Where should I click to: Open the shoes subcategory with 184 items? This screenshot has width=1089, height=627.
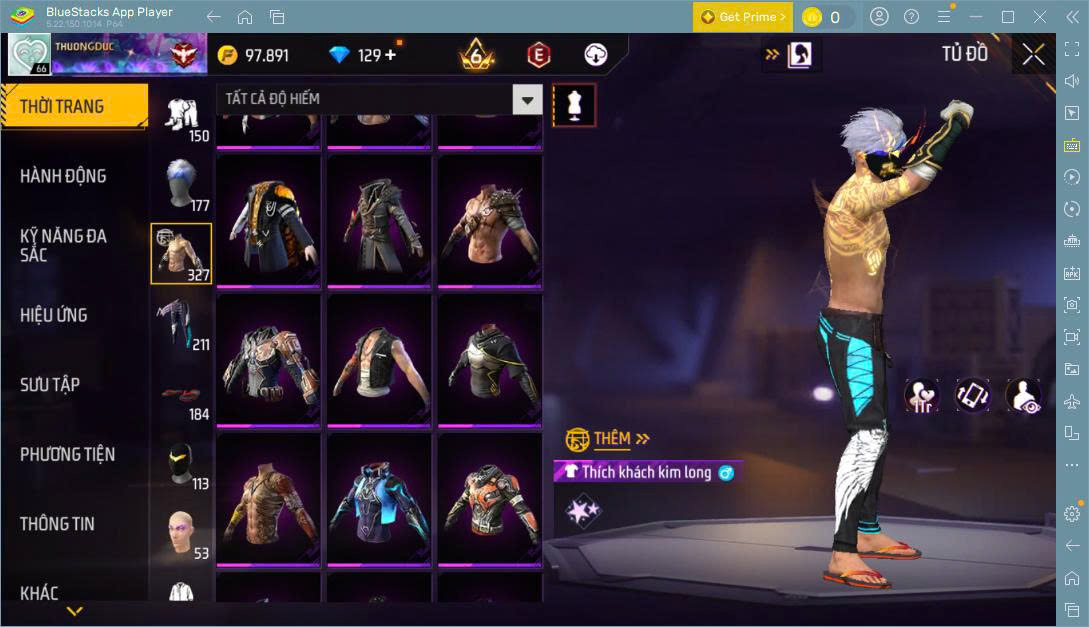[x=181, y=393]
